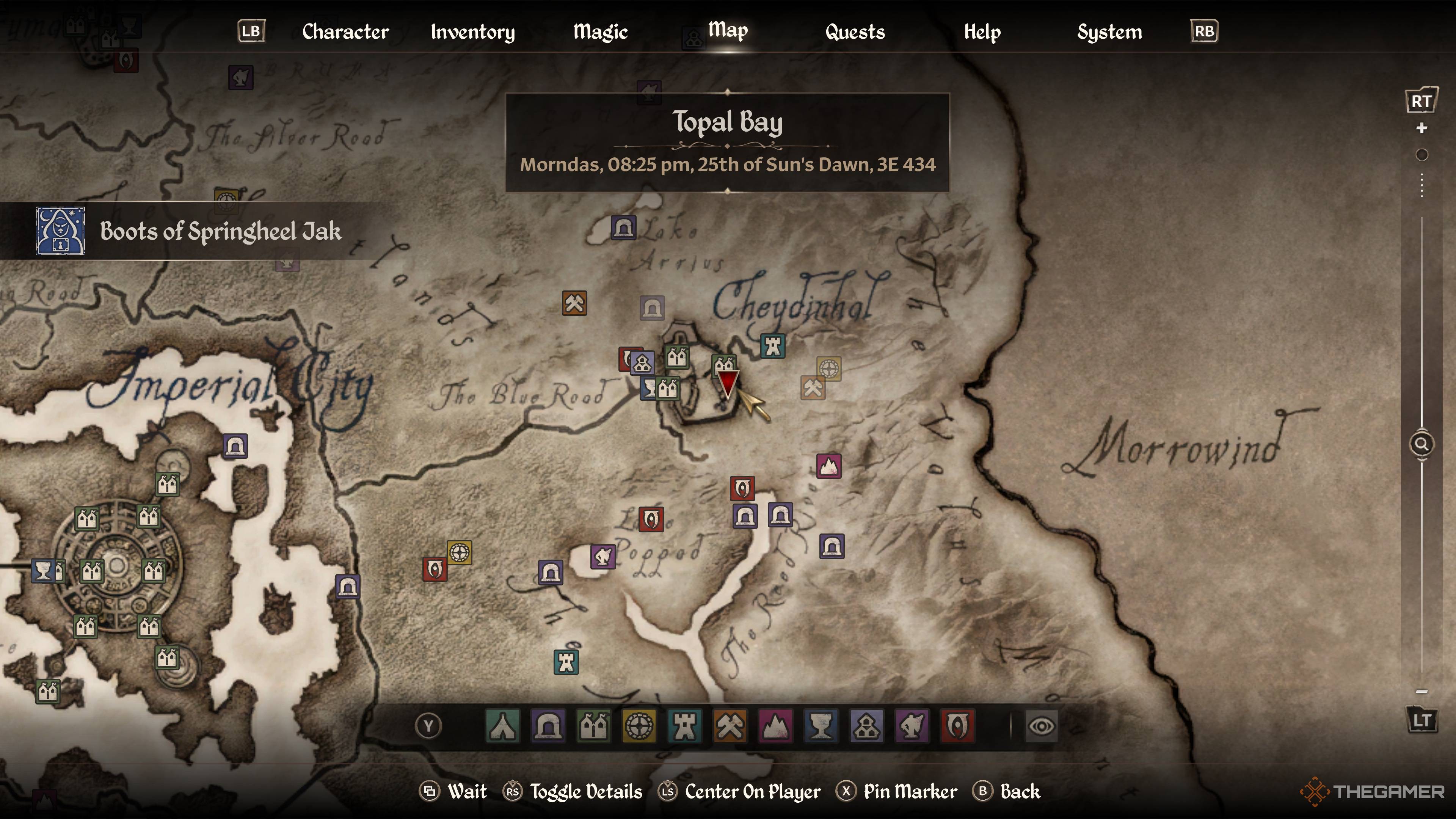Toggle the mine pickaxes filter in the legend bar
The image size is (1456, 819).
(x=730, y=726)
